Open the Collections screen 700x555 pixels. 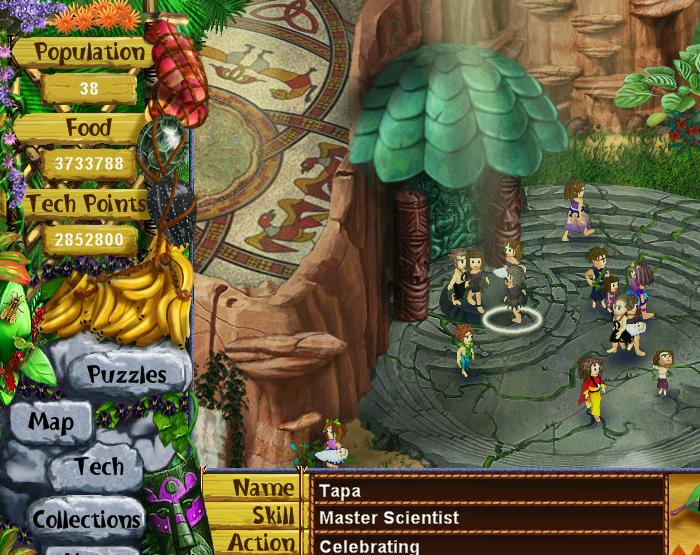click(x=86, y=519)
